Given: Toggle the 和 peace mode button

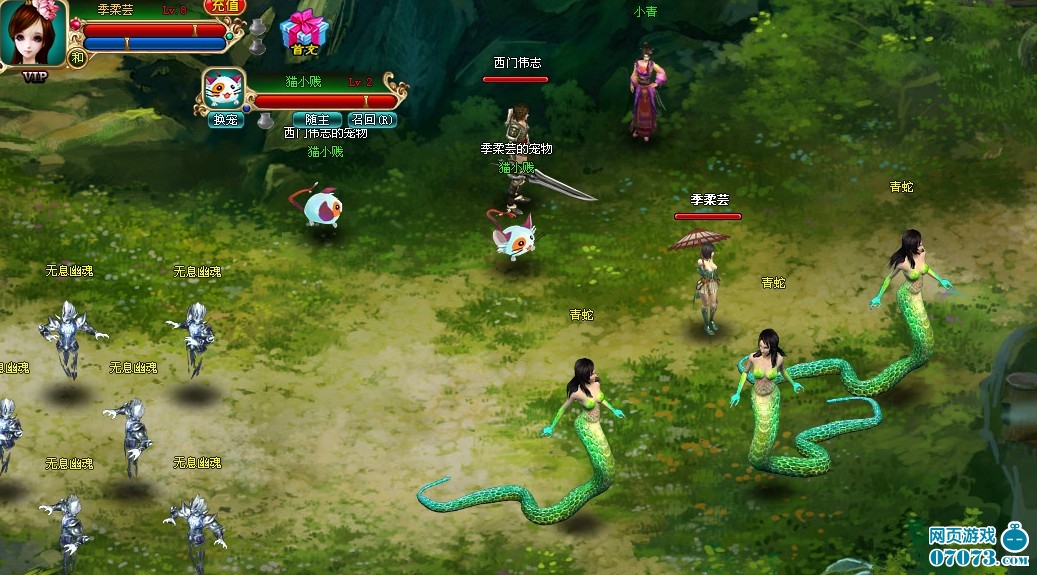Looking at the screenshot, I should (x=78, y=58).
